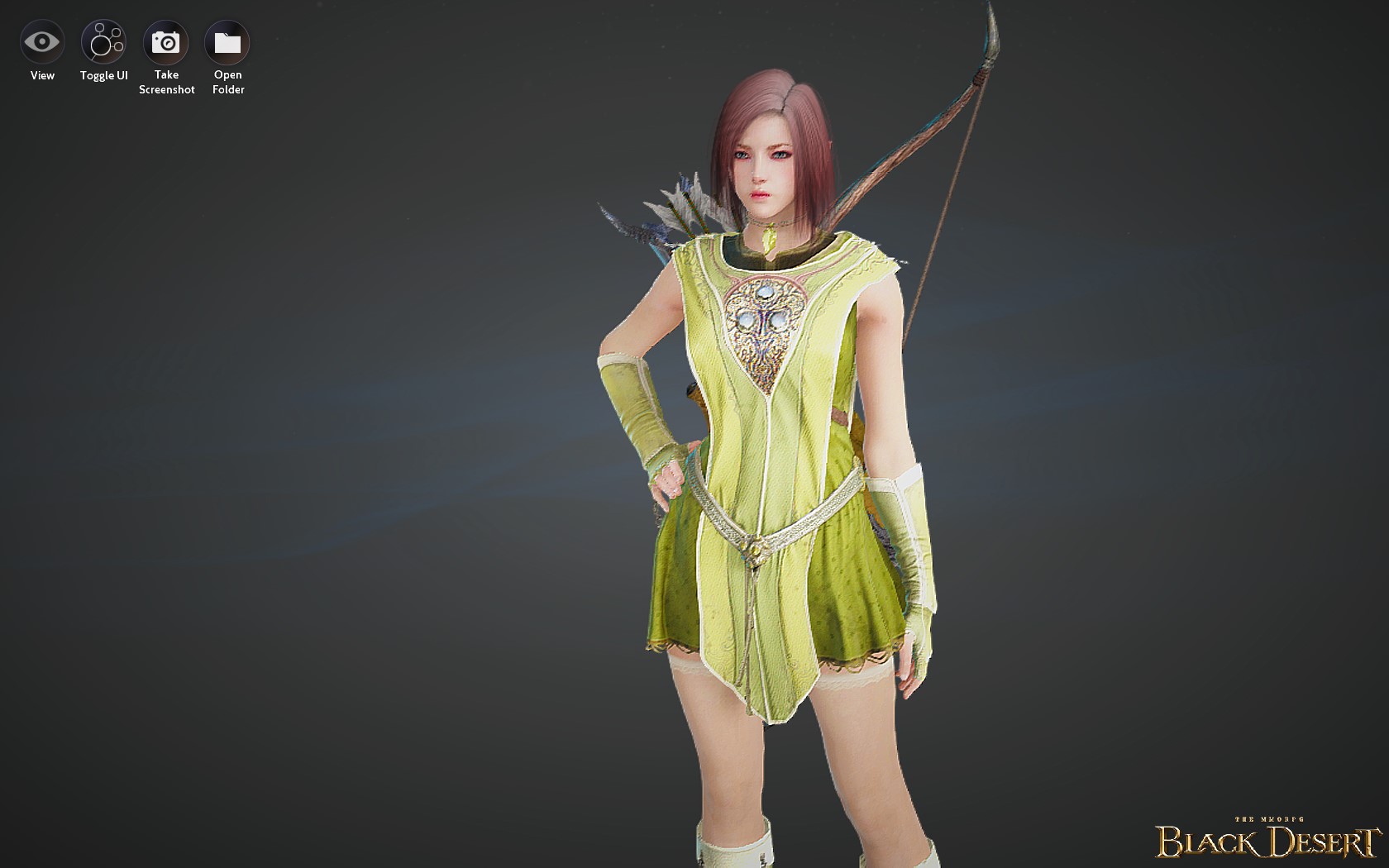
Task: Click the character's green pendant necklace
Action: 769,240
